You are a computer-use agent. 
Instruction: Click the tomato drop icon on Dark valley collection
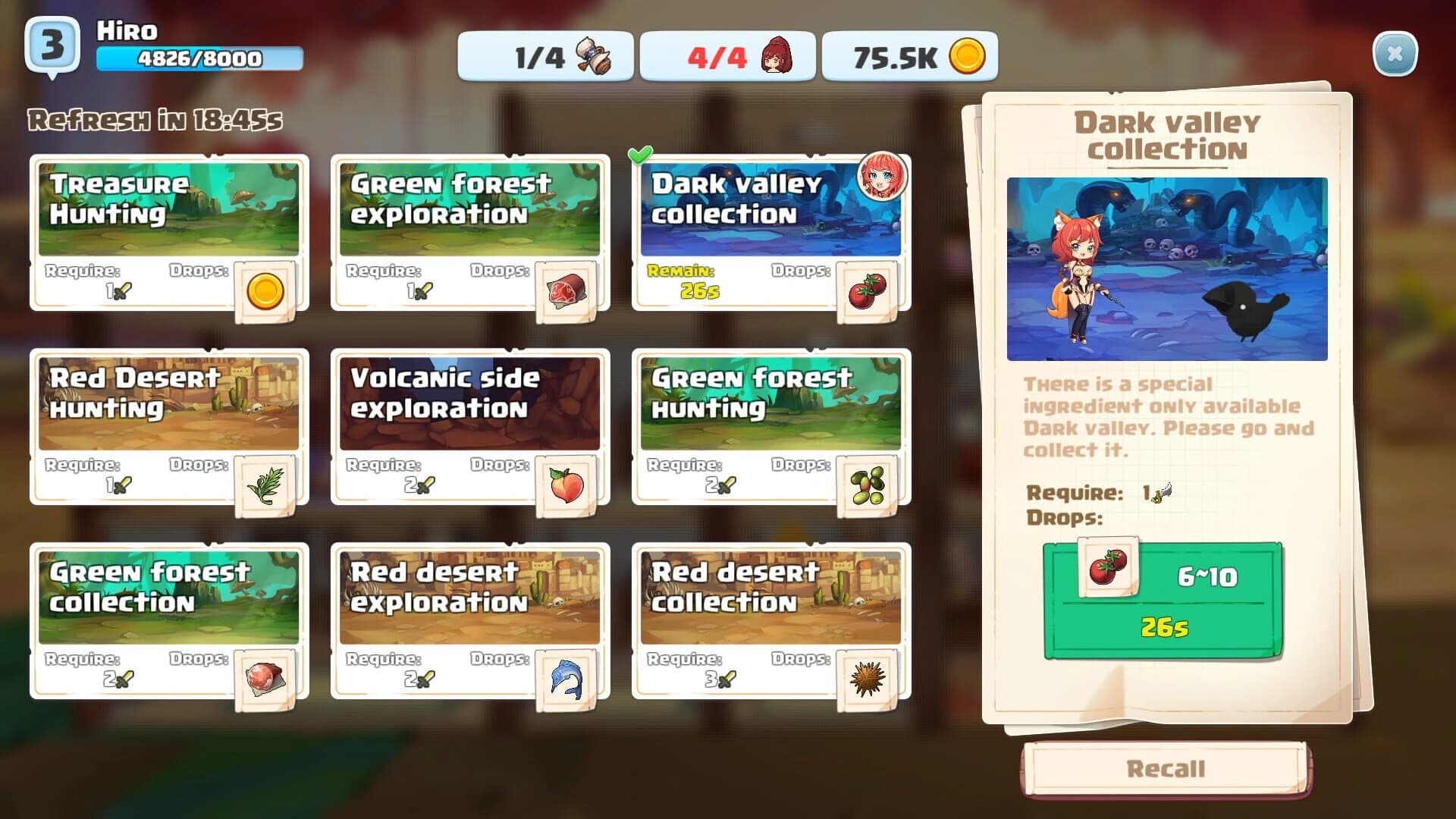[866, 289]
